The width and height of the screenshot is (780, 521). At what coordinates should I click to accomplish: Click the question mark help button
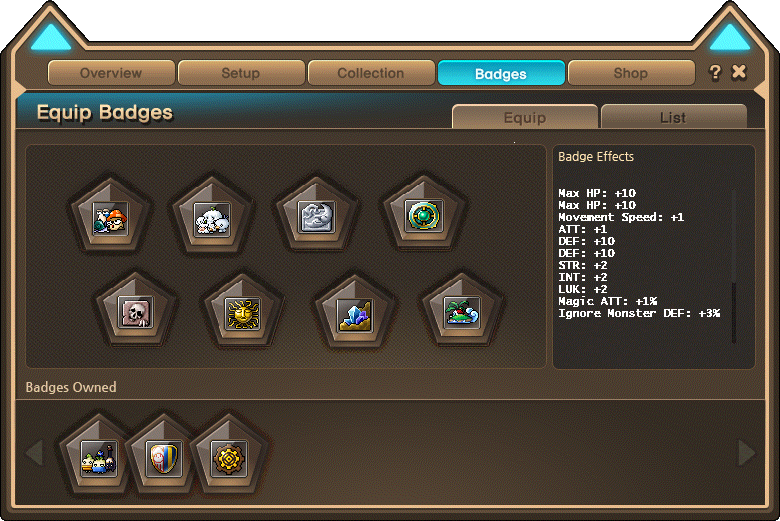coord(715,72)
